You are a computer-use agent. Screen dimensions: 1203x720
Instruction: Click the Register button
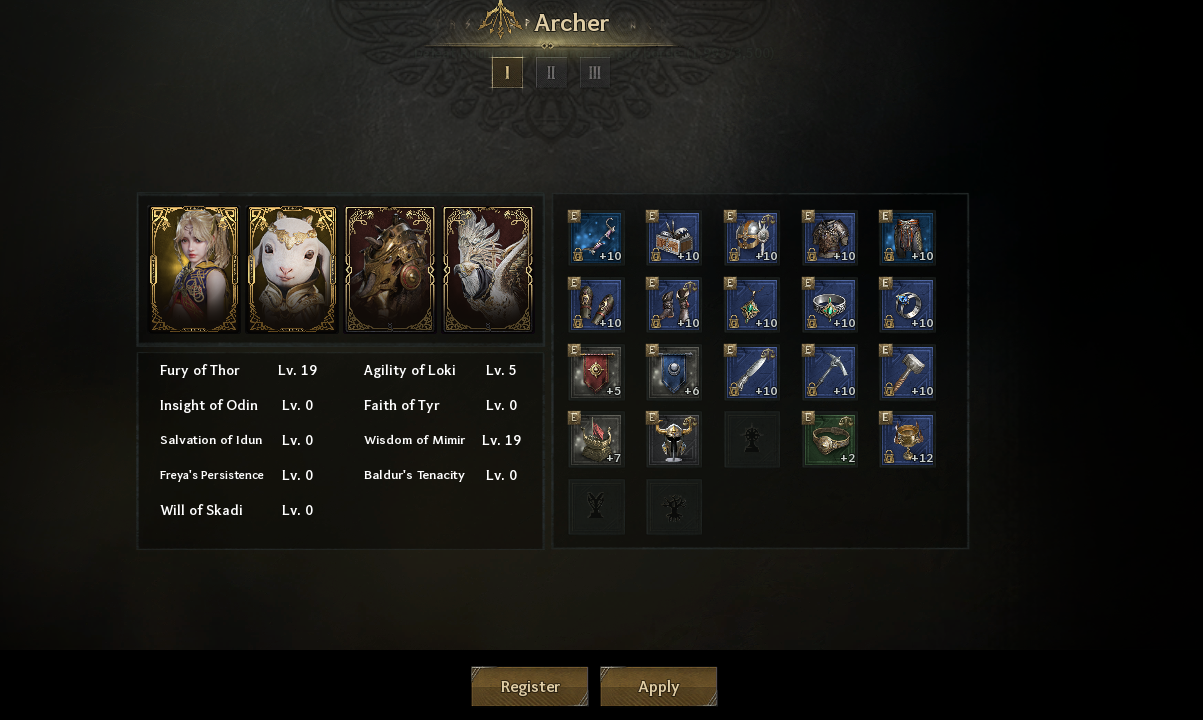529,686
